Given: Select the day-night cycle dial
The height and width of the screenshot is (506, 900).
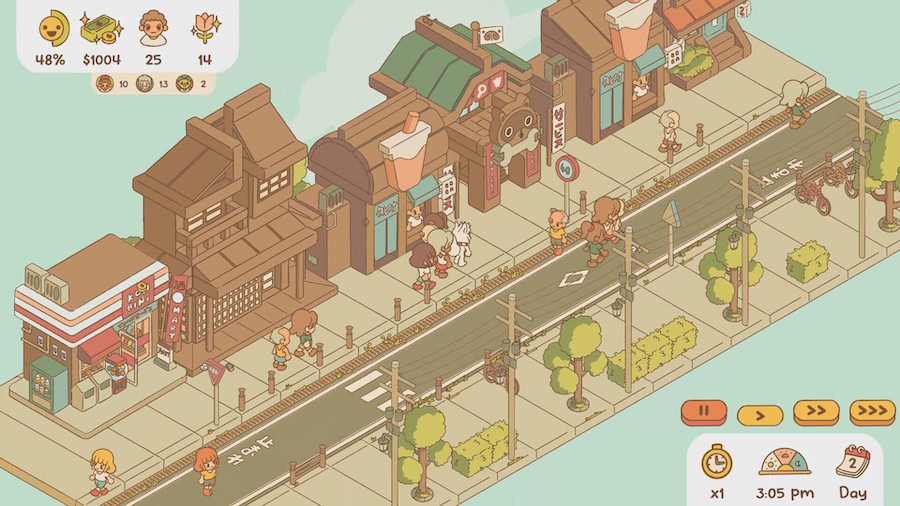Looking at the screenshot, I should 784,462.
